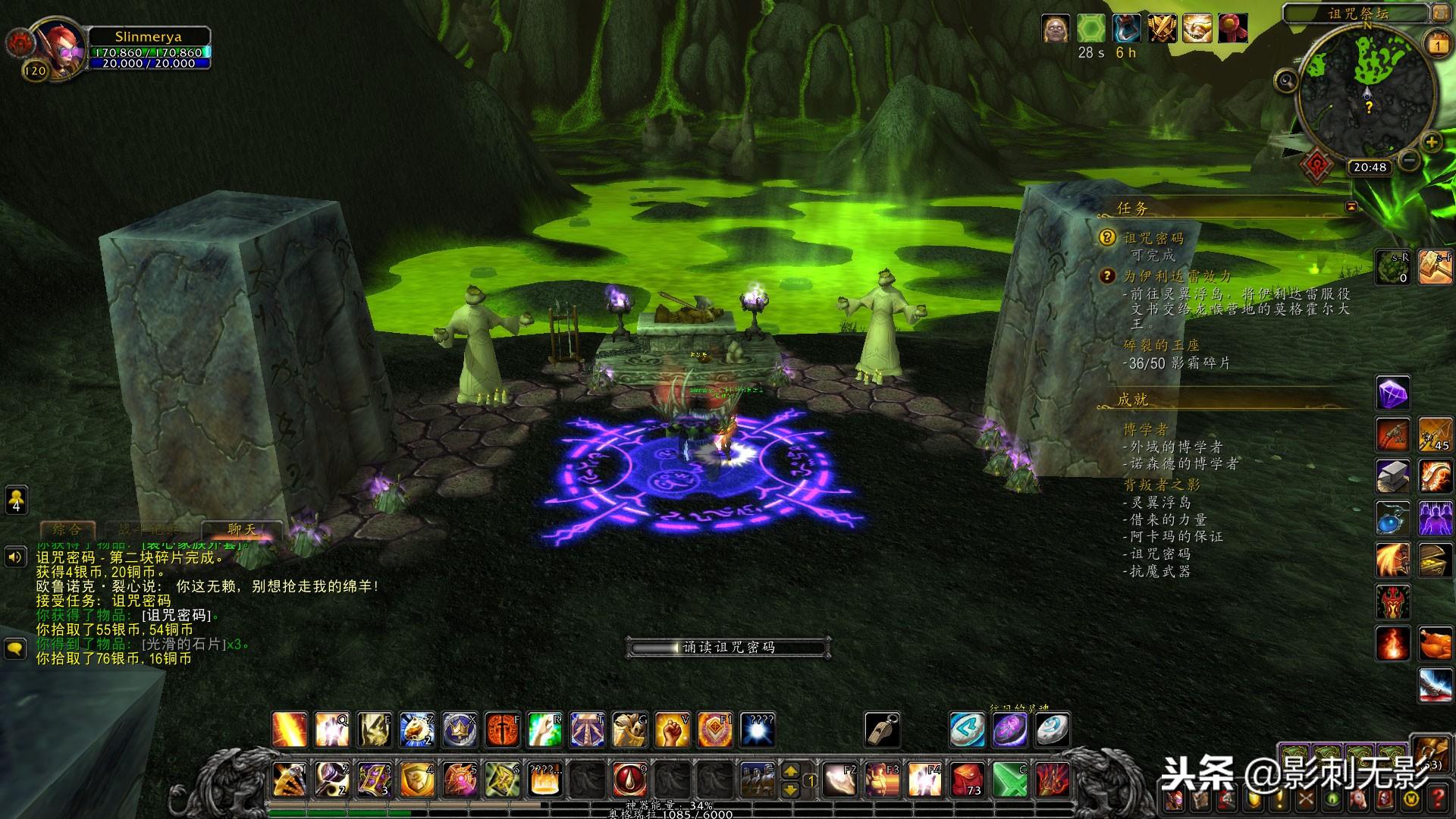Use the anvil icon on side bar
Viewport: 1456px width, 819px height.
[x=1393, y=476]
